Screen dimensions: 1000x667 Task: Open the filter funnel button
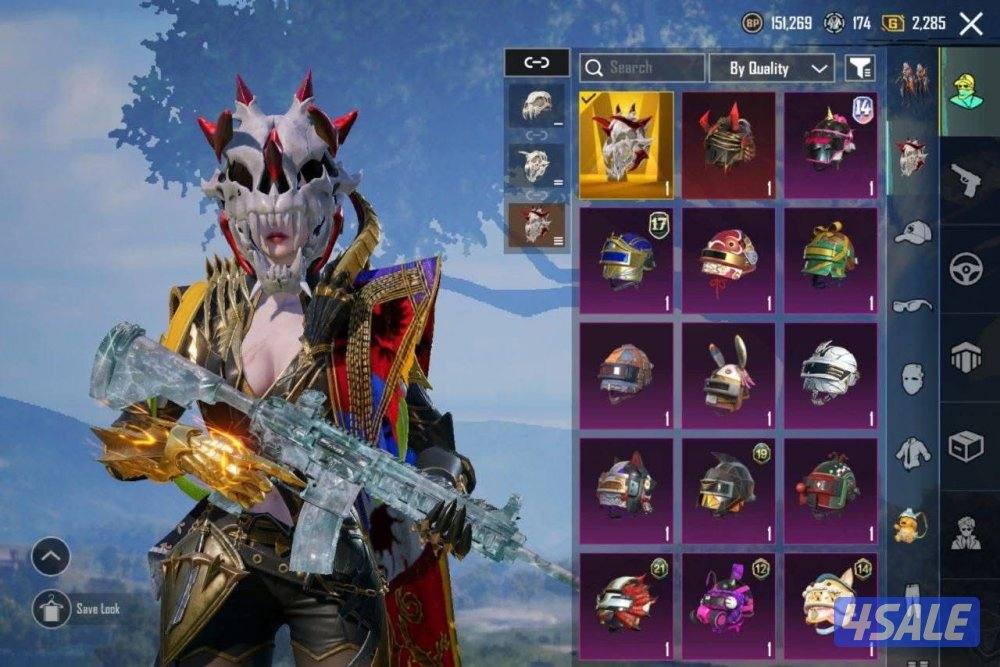click(x=860, y=68)
